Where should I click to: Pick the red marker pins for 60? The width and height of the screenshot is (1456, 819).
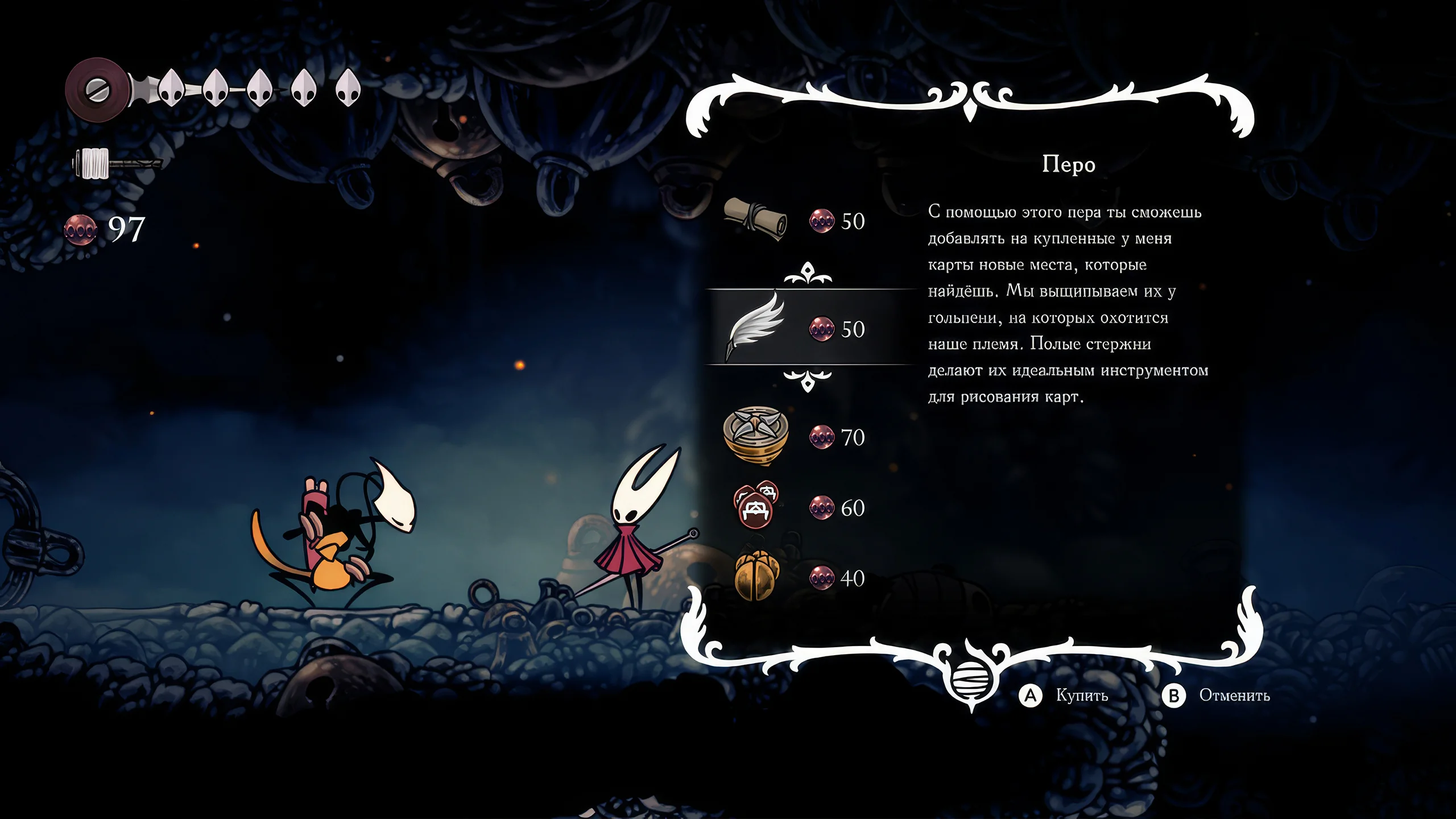[x=755, y=506]
